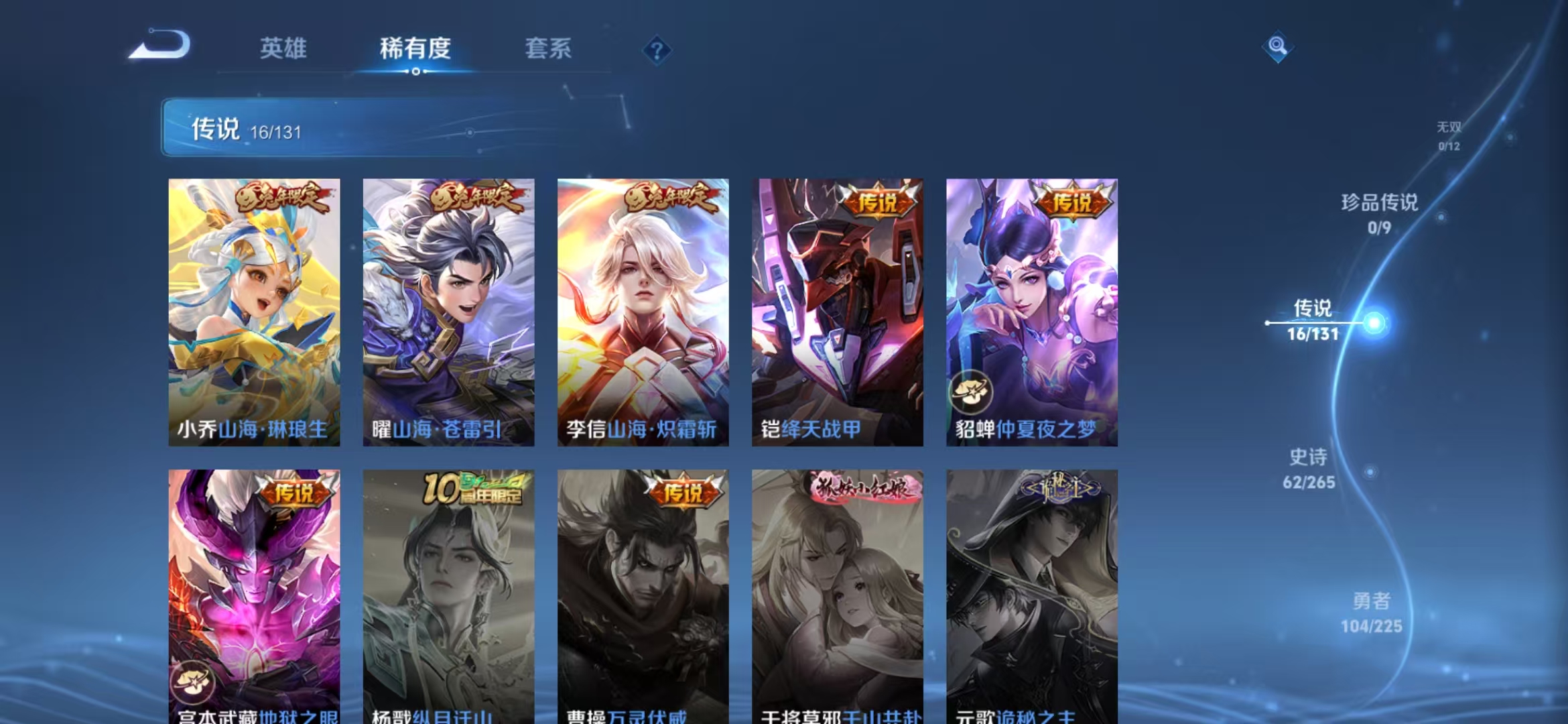Switch to the 套系 tab
The height and width of the screenshot is (724, 1568).
click(549, 49)
